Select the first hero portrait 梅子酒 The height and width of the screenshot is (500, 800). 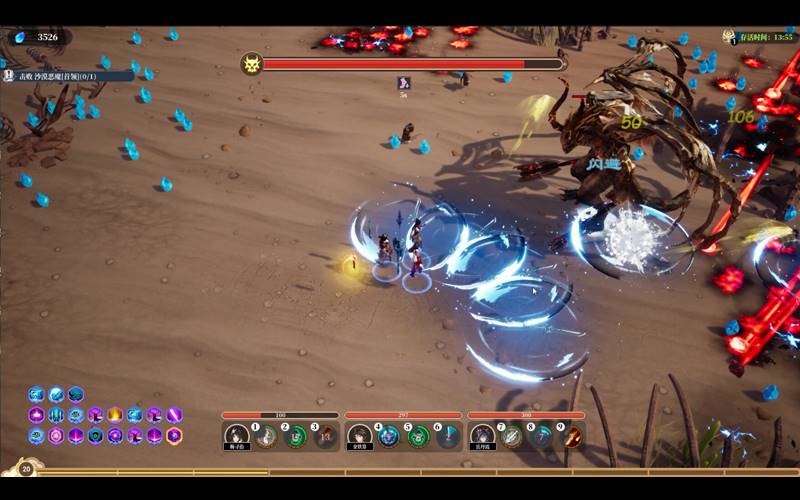pyautogui.click(x=237, y=436)
